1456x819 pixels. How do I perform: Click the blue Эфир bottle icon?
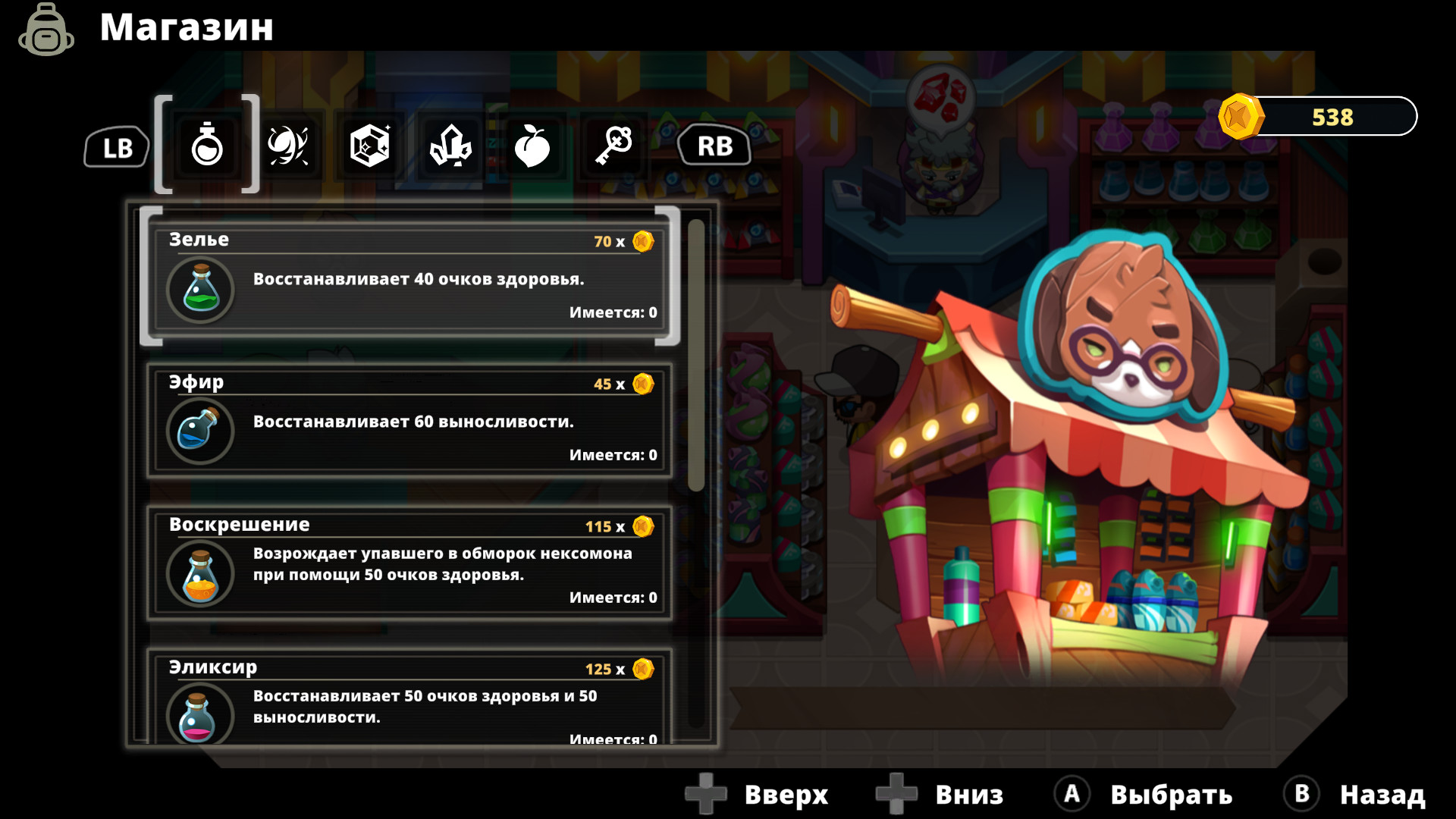pyautogui.click(x=200, y=431)
